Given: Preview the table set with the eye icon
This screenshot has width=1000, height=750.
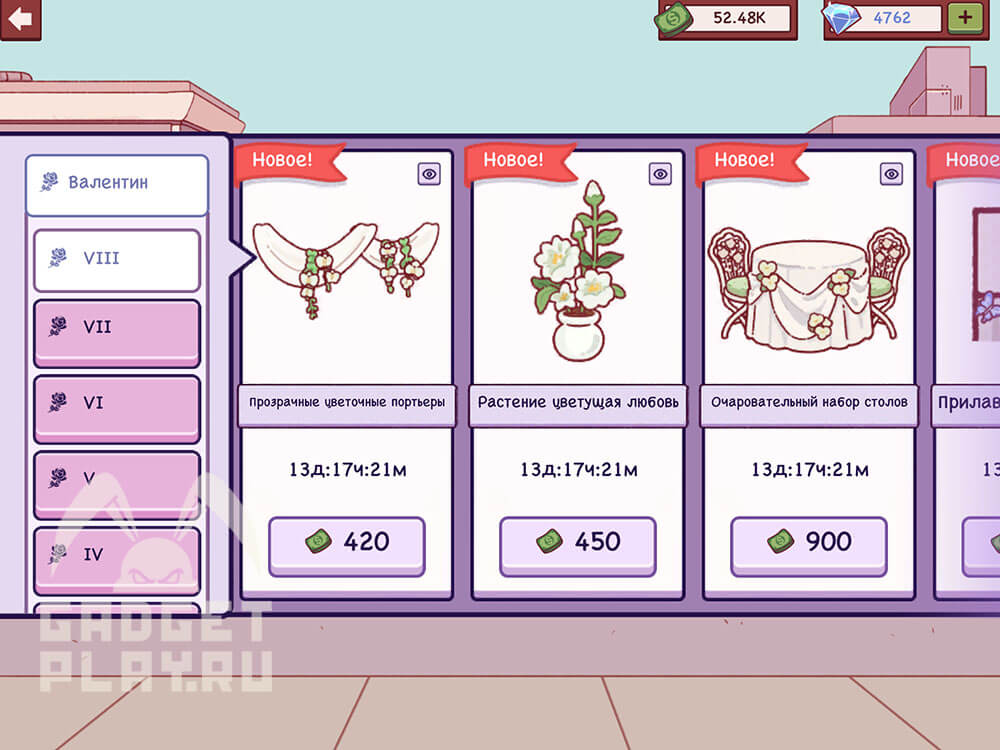Looking at the screenshot, I should pyautogui.click(x=891, y=174).
